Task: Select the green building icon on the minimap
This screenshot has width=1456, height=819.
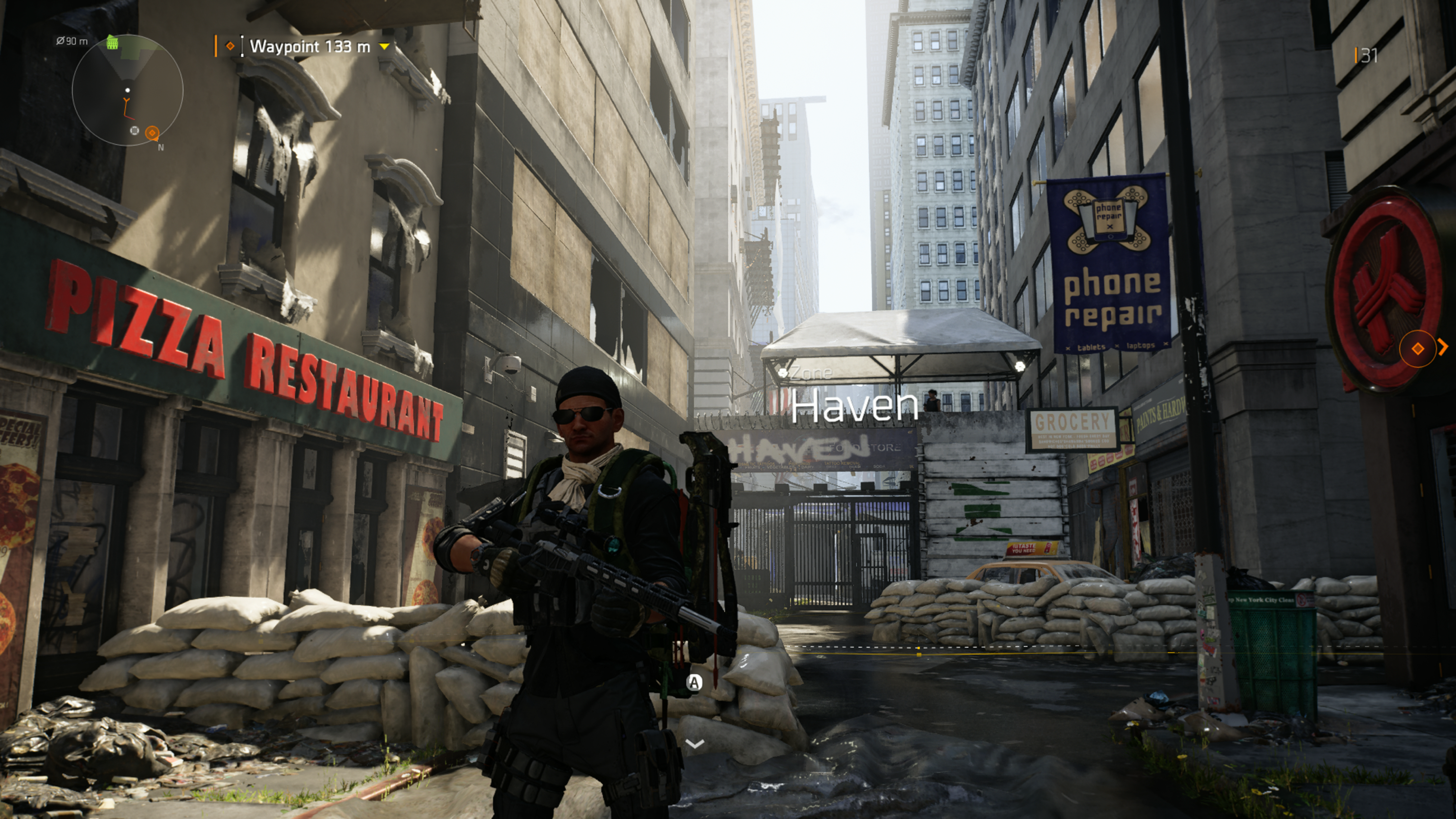Action: pos(112,42)
